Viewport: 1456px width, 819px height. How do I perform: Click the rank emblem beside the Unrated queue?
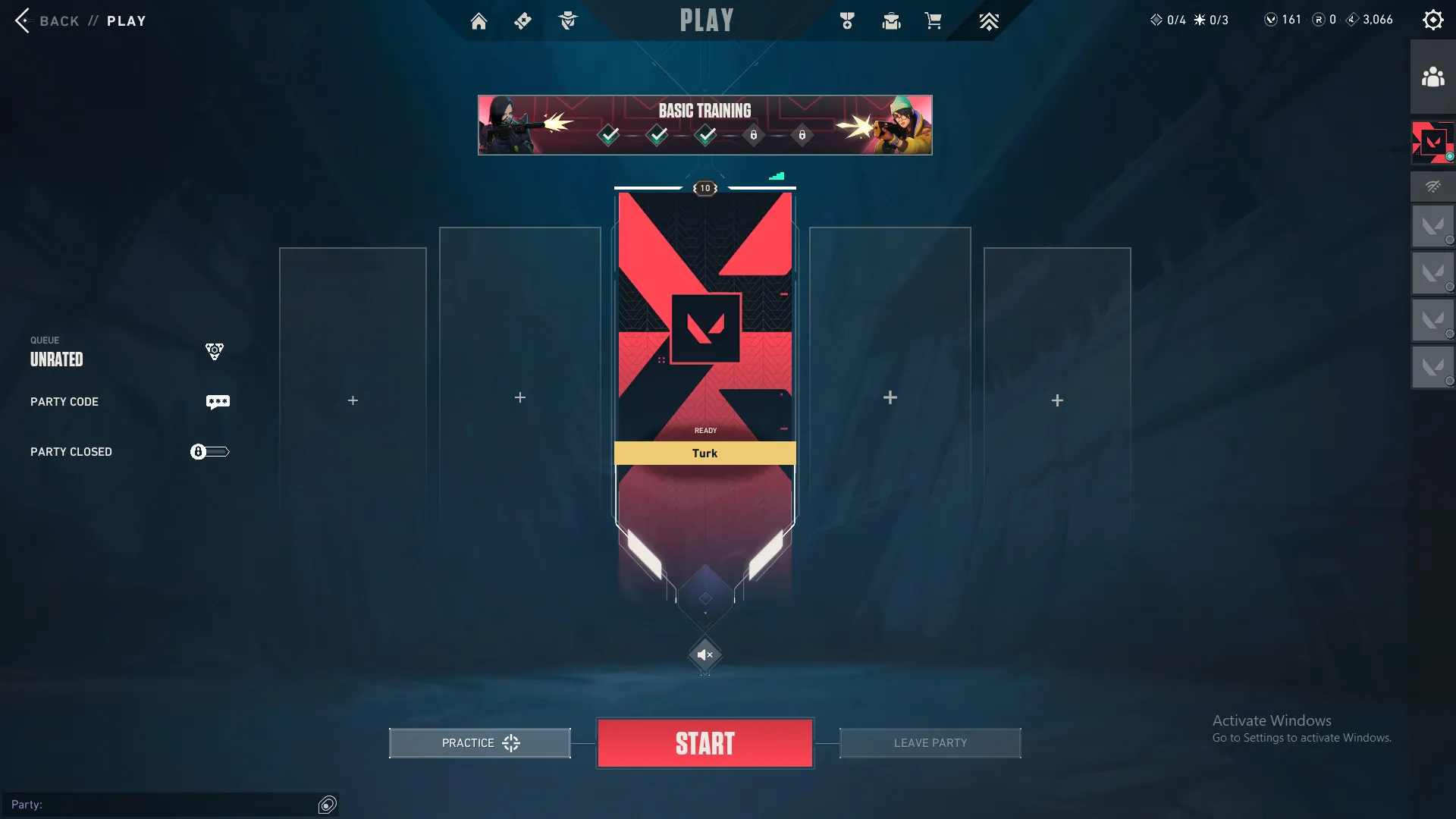[215, 351]
